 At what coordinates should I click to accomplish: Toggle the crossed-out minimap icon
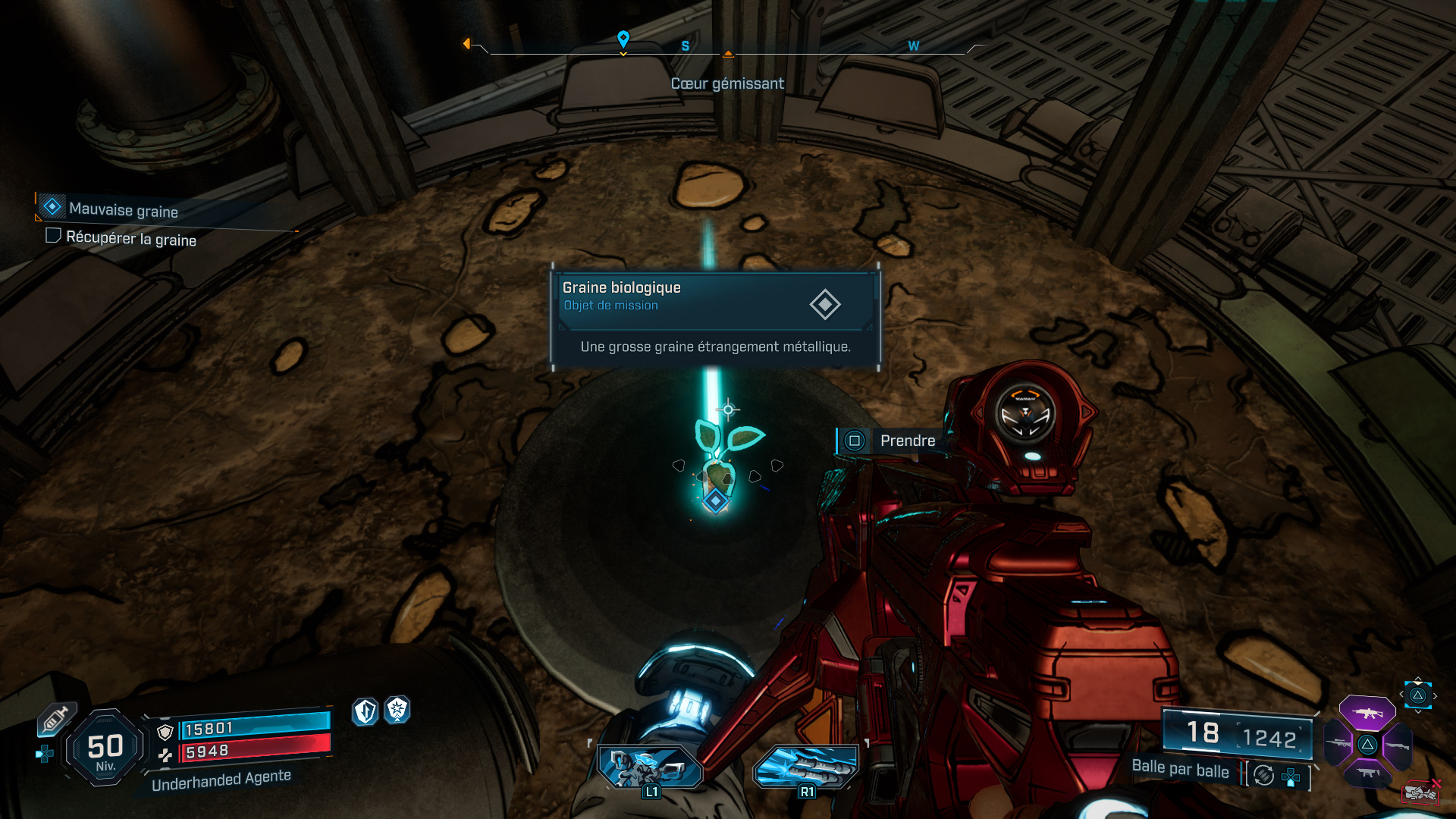click(x=1420, y=792)
